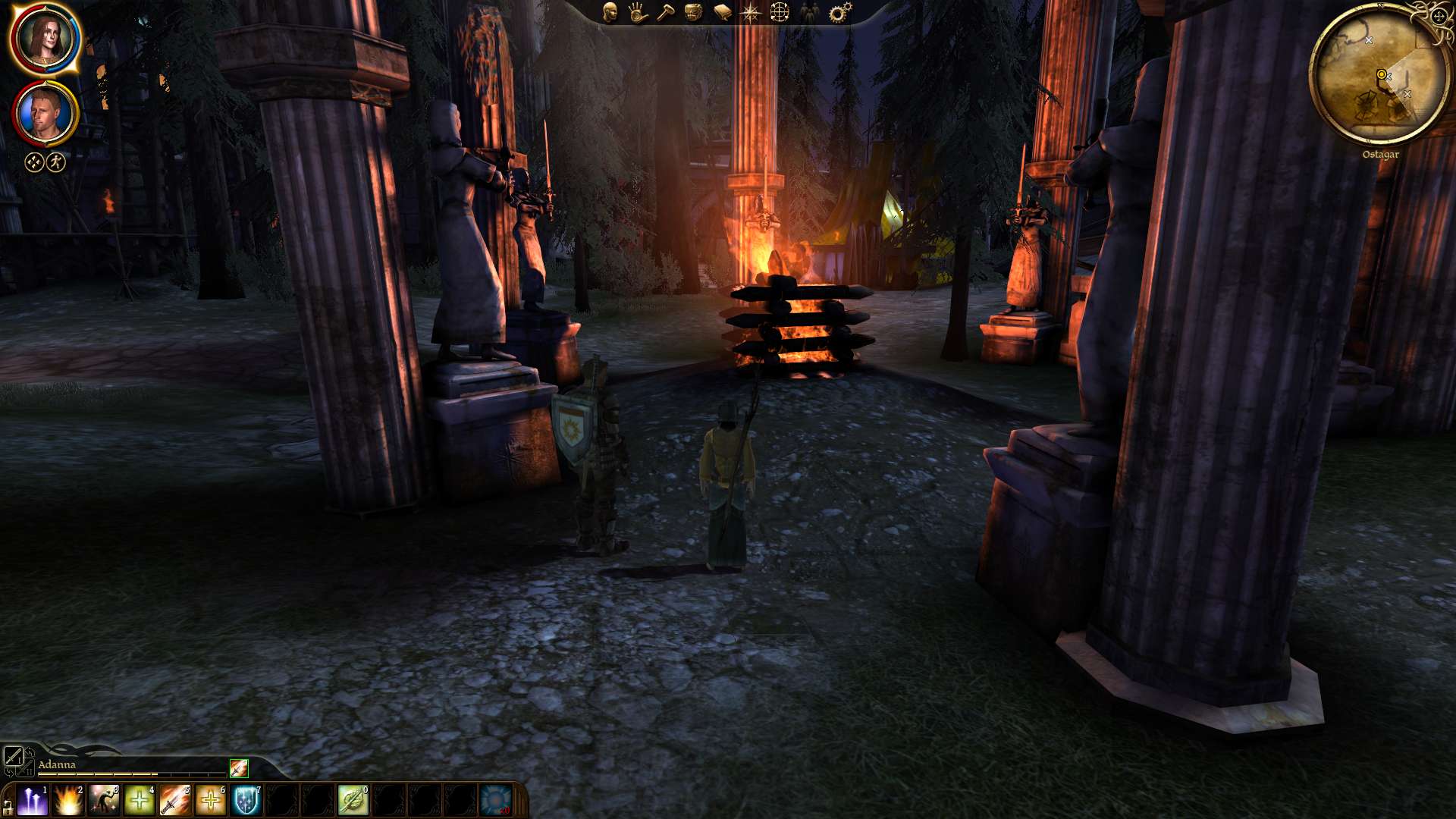Open the Character Record head icon
This screenshot has width=1456, height=819.
[610, 12]
